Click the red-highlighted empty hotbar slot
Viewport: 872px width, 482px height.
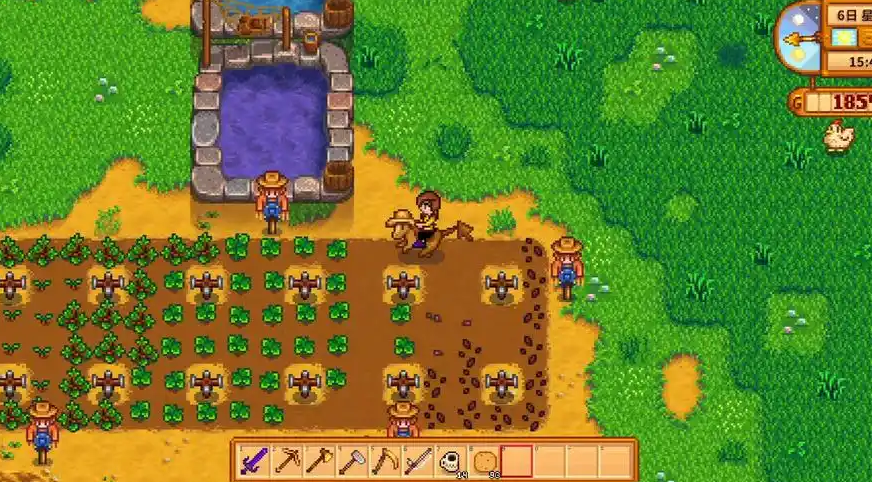coord(517,462)
